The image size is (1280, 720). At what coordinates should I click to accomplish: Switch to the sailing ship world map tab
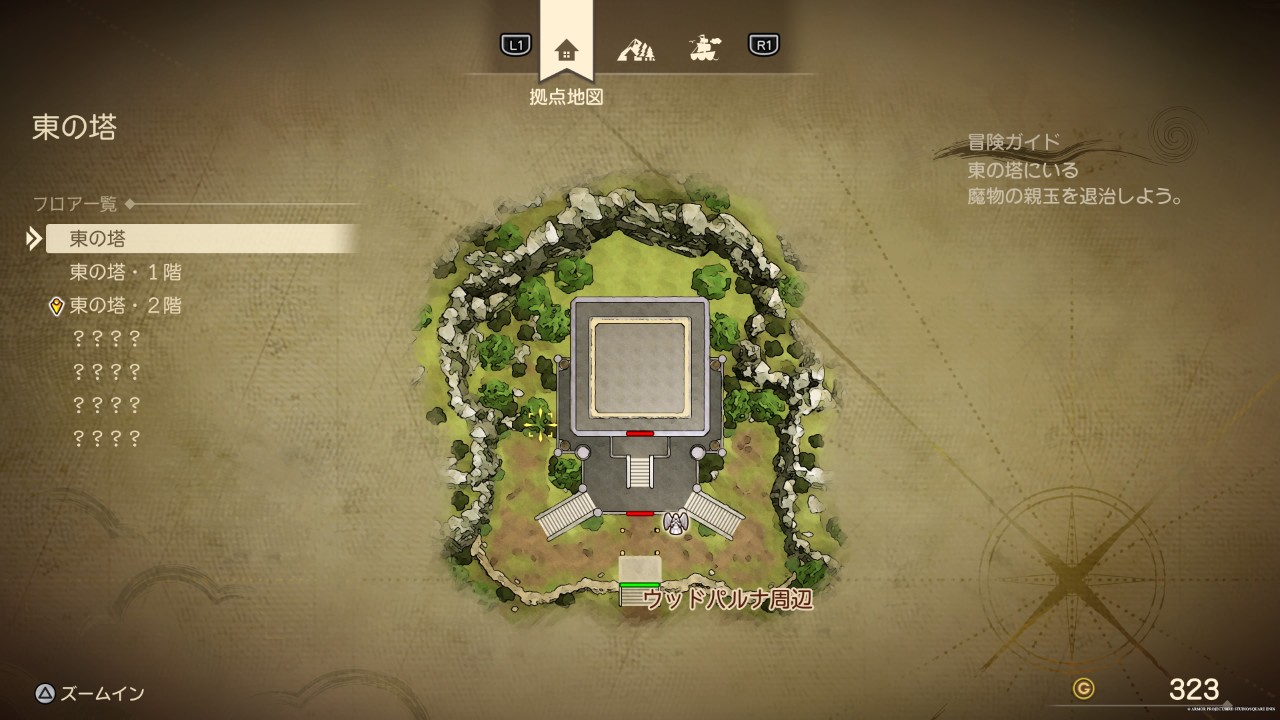[705, 48]
